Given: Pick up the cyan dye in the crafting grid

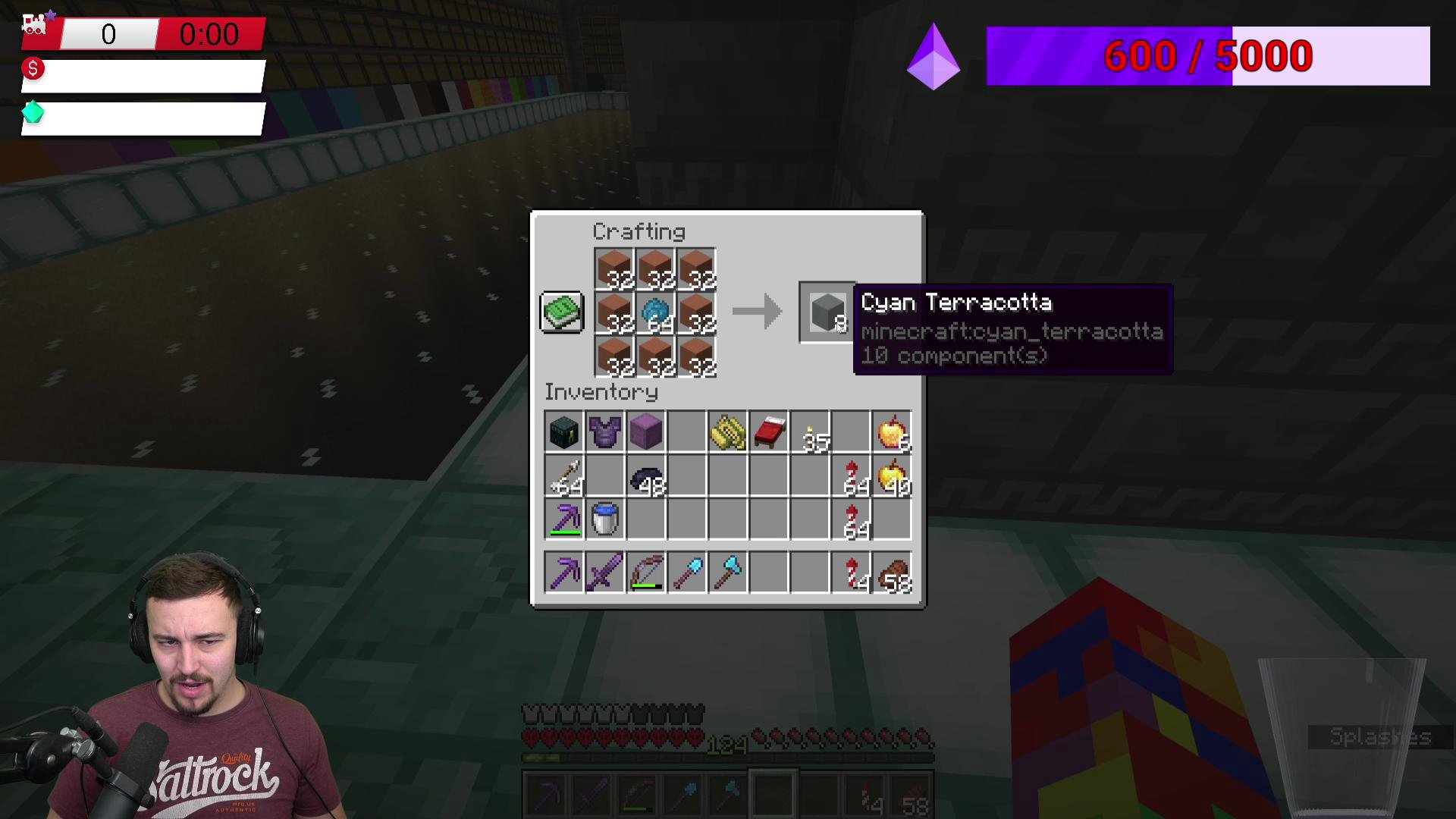Looking at the screenshot, I should (656, 313).
